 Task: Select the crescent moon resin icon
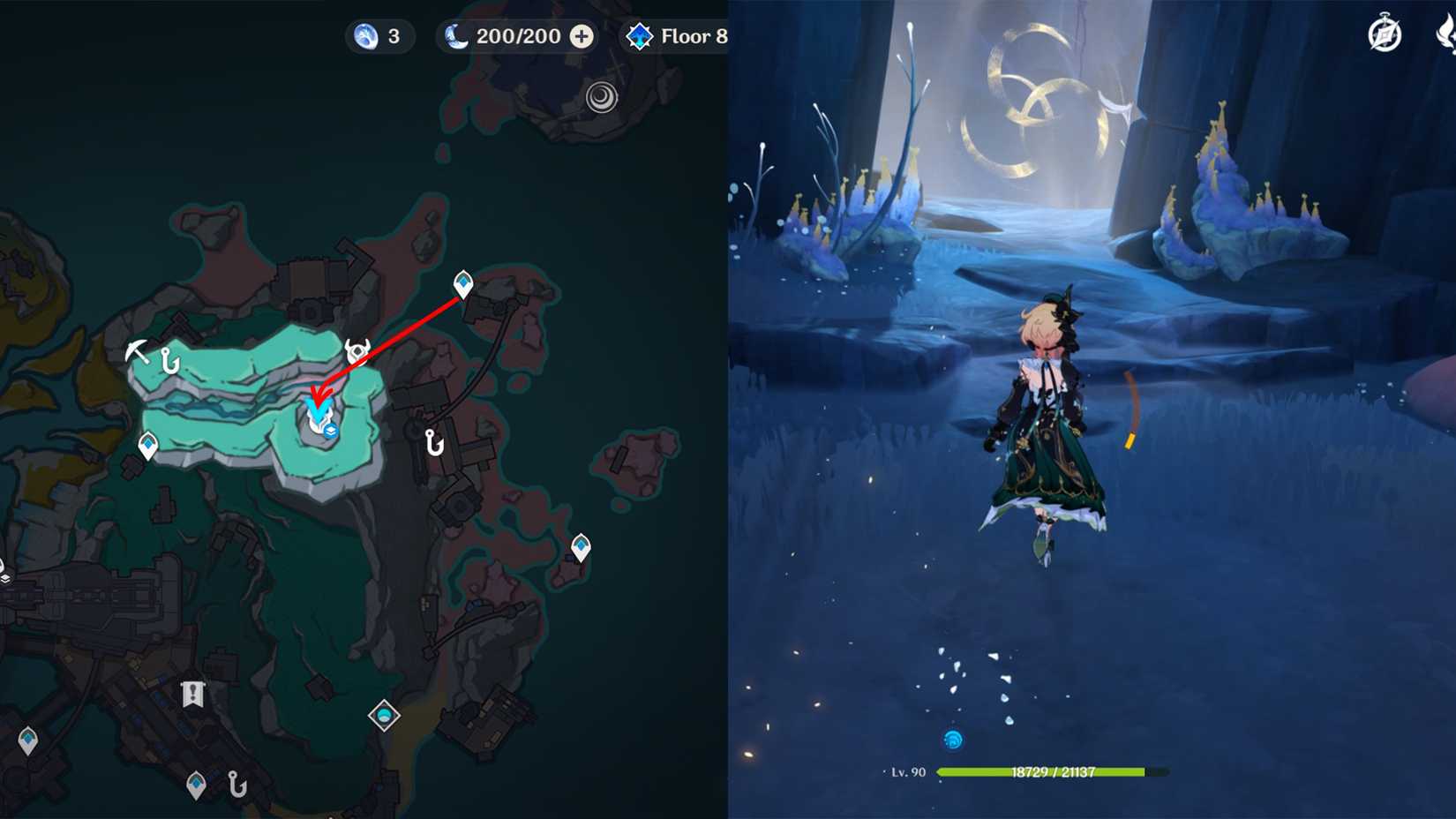[455, 36]
